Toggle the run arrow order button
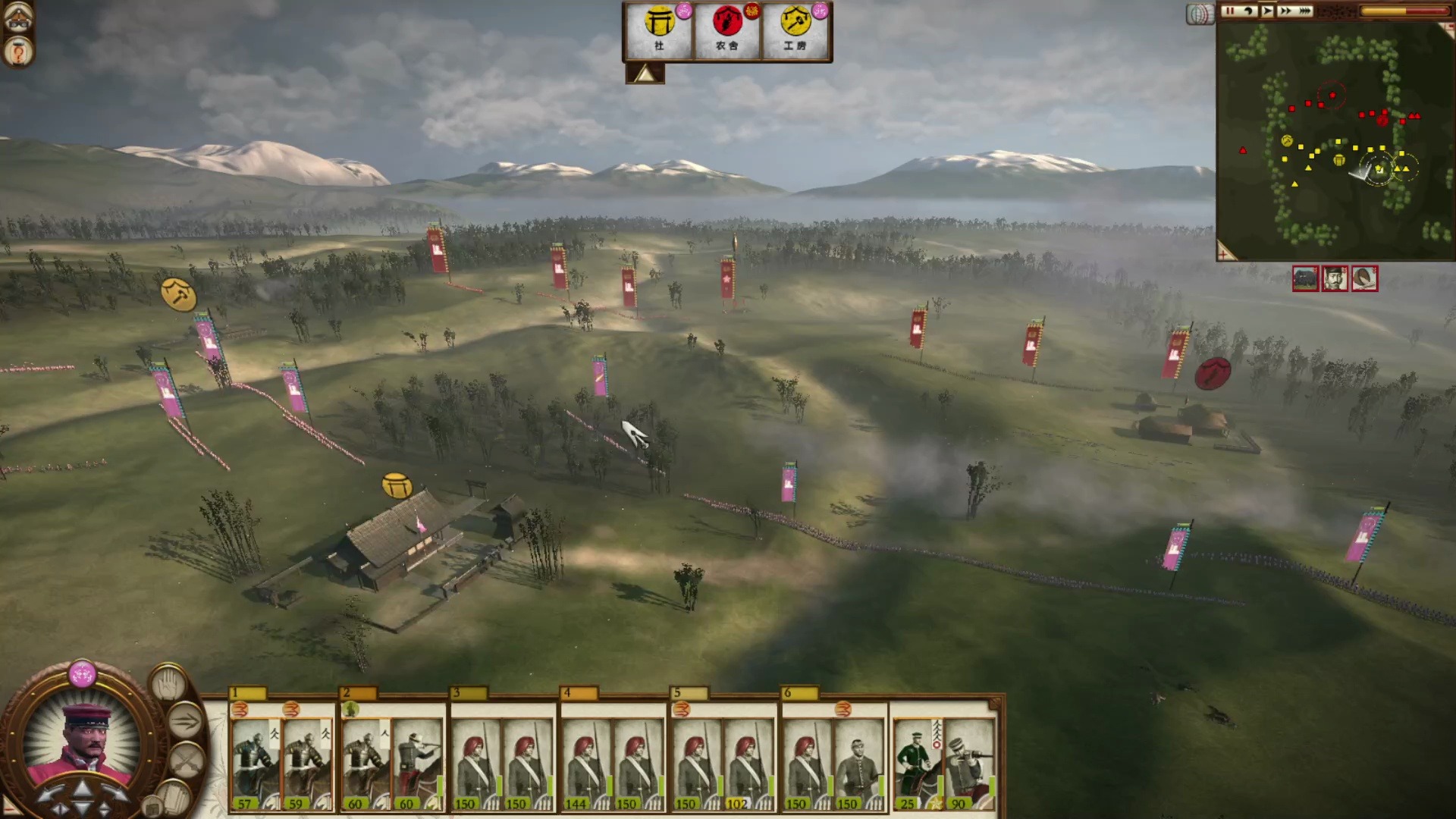 point(186,720)
